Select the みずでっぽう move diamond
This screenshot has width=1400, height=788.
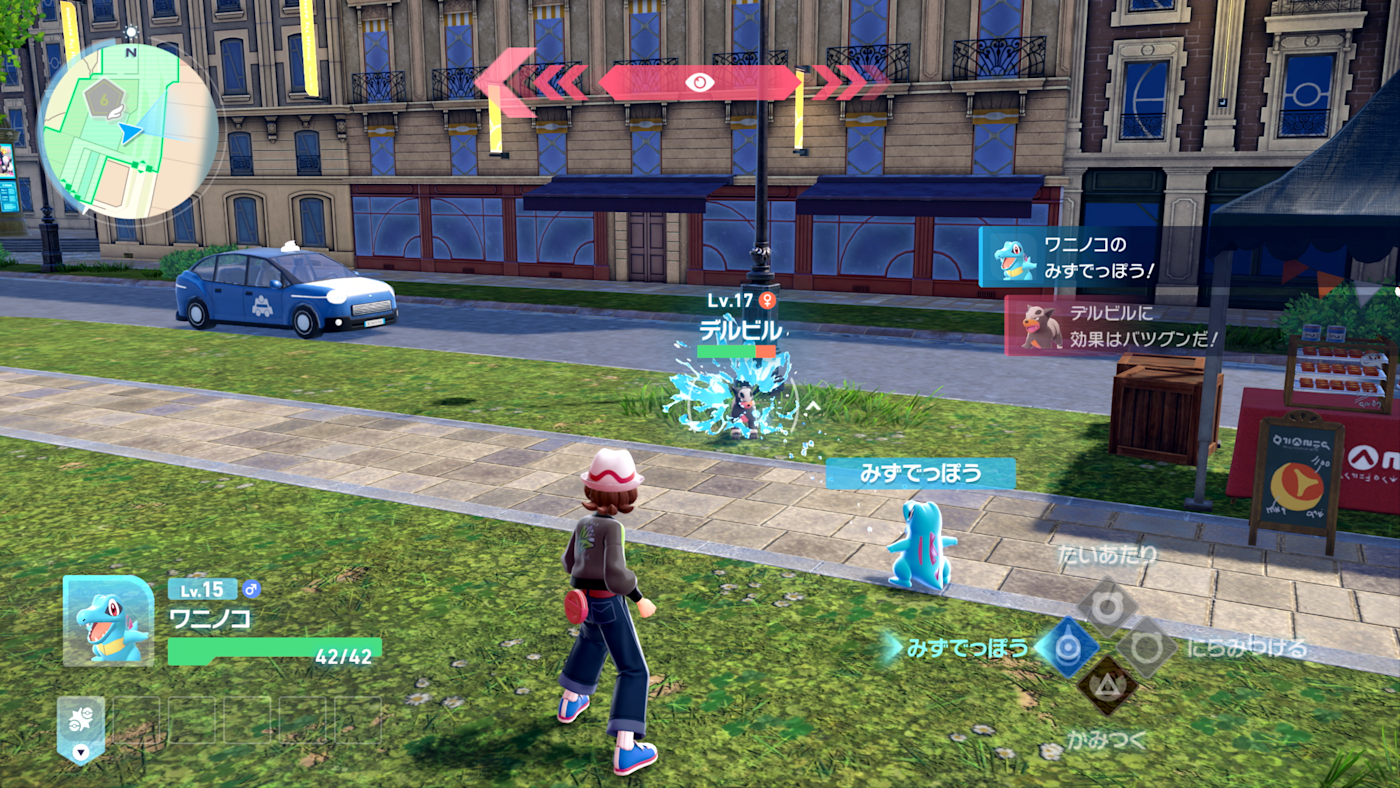[1066, 647]
